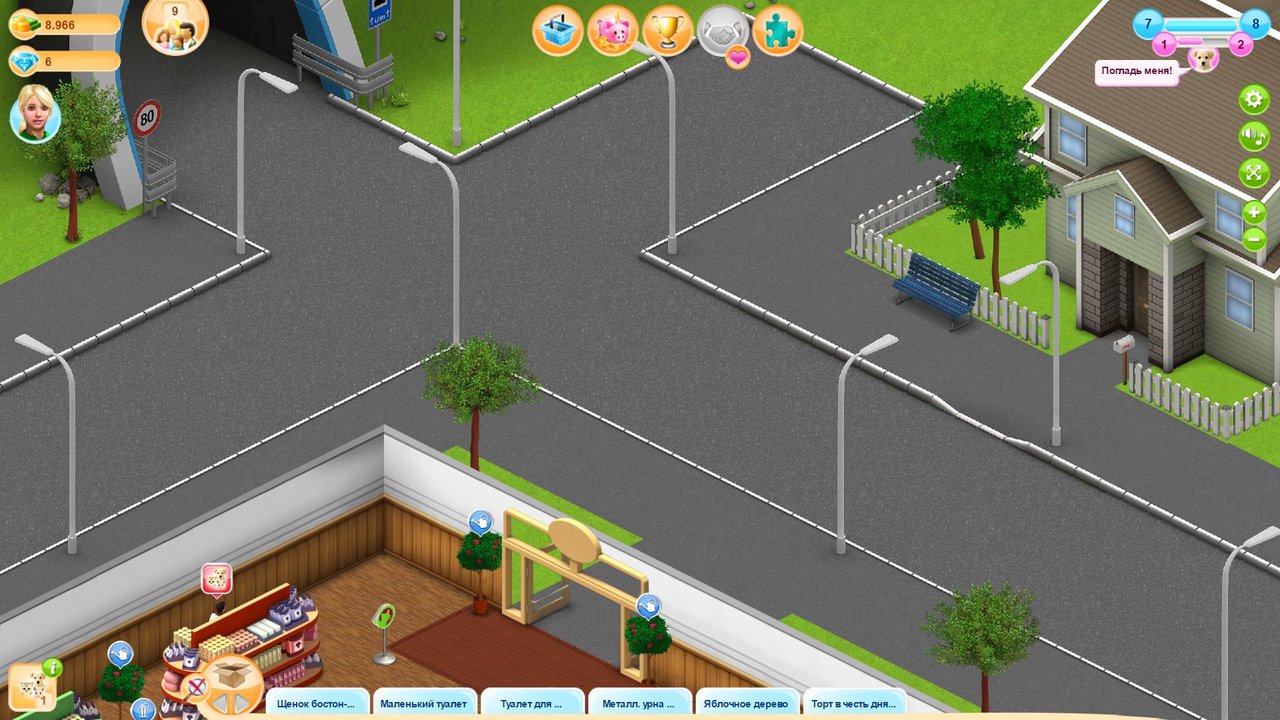Choose the "Торт в честь дня..." item tab

(x=853, y=704)
